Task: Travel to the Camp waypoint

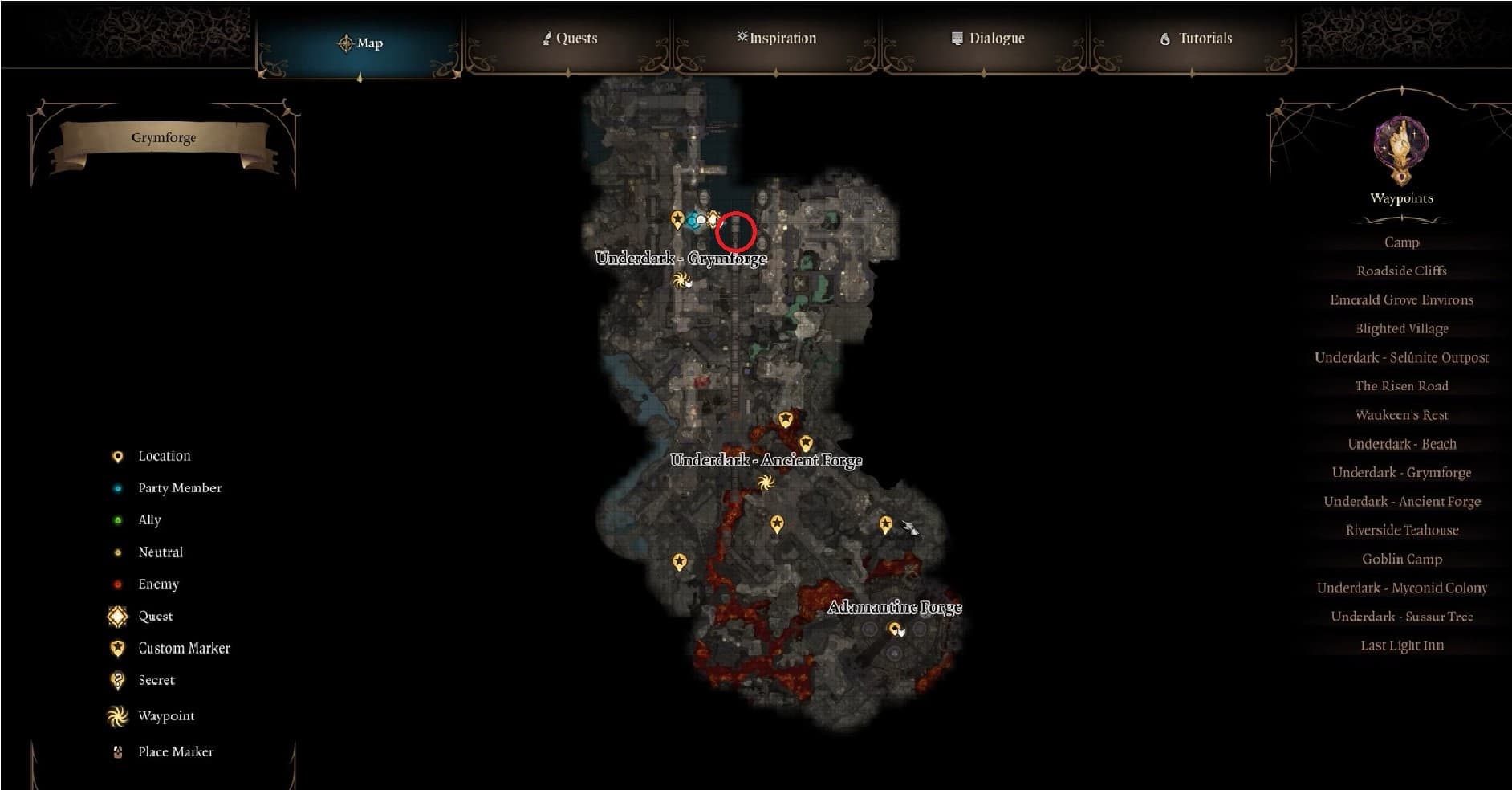Action: tap(1401, 242)
